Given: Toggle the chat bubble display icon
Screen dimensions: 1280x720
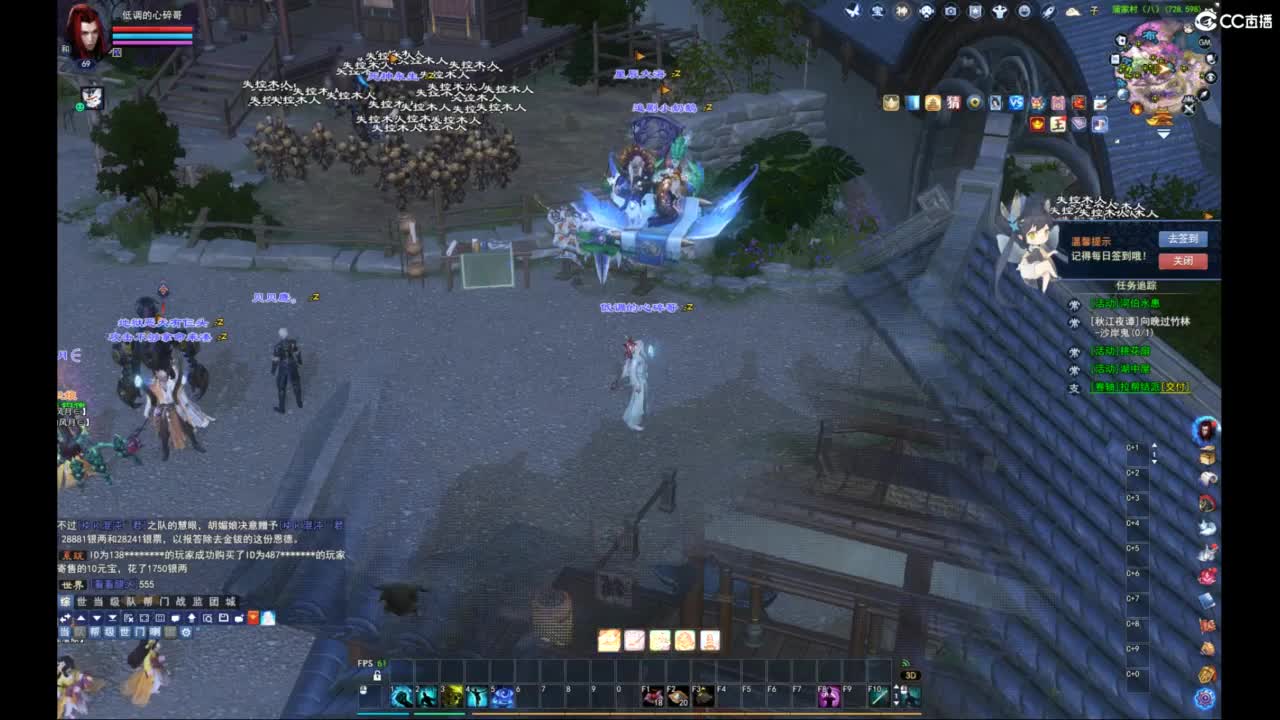Looking at the screenshot, I should 174,617.
